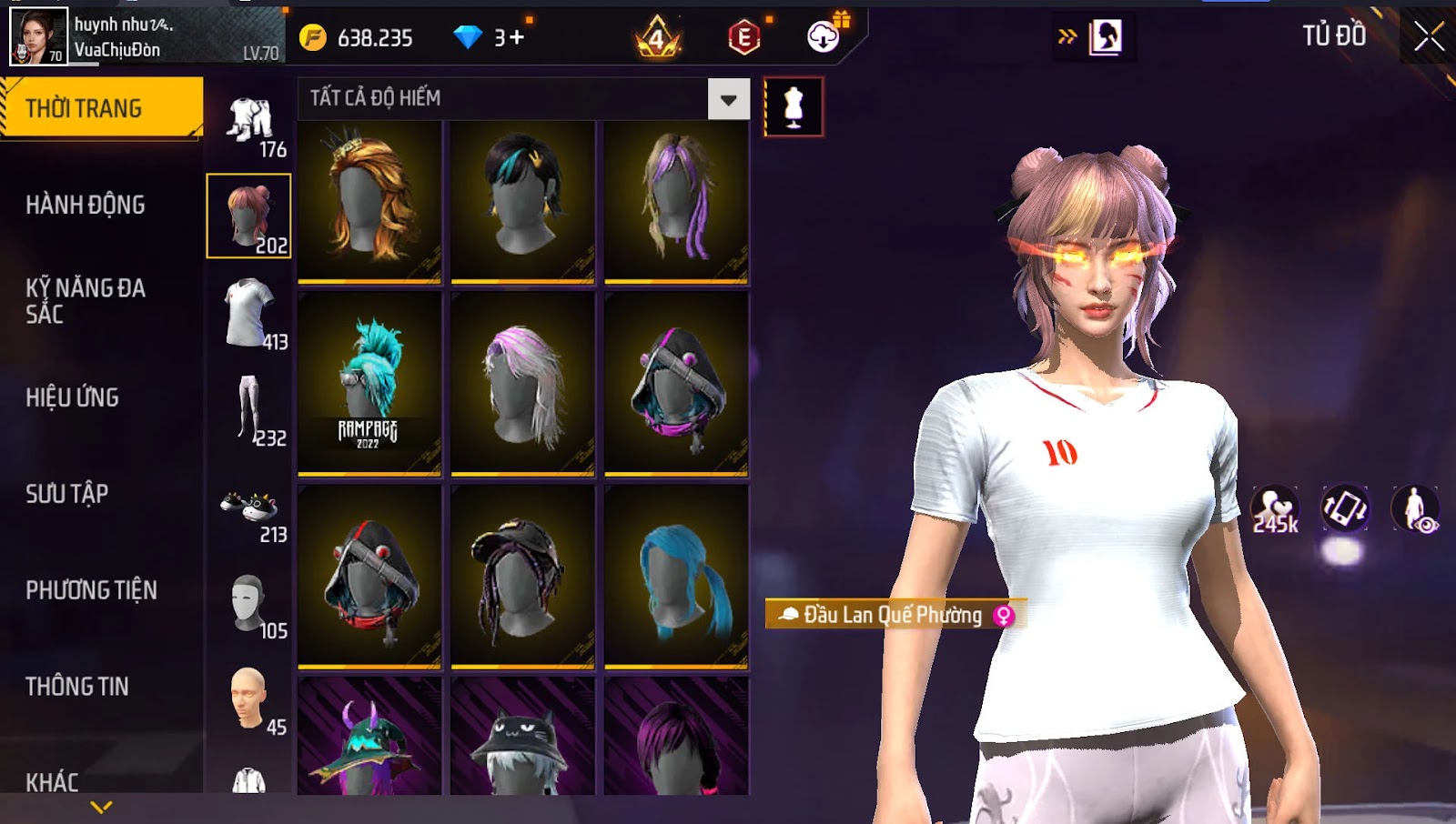Open the Hành Động tab
1456x824 pixels.
86,205
